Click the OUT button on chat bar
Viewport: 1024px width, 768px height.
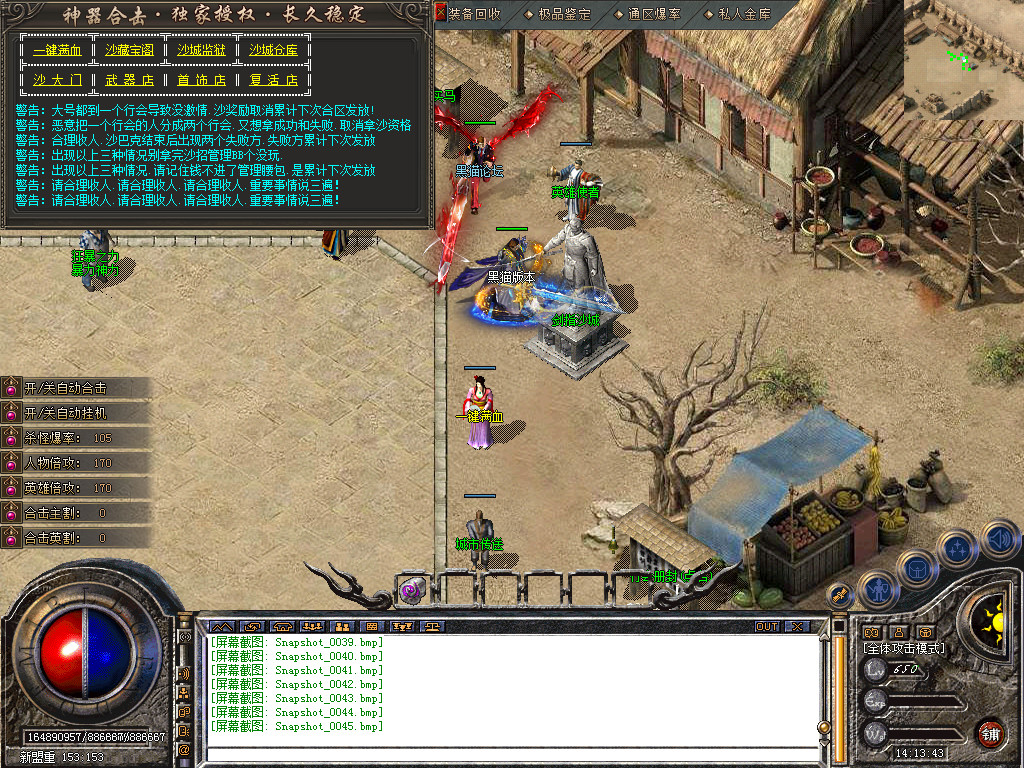coord(766,627)
